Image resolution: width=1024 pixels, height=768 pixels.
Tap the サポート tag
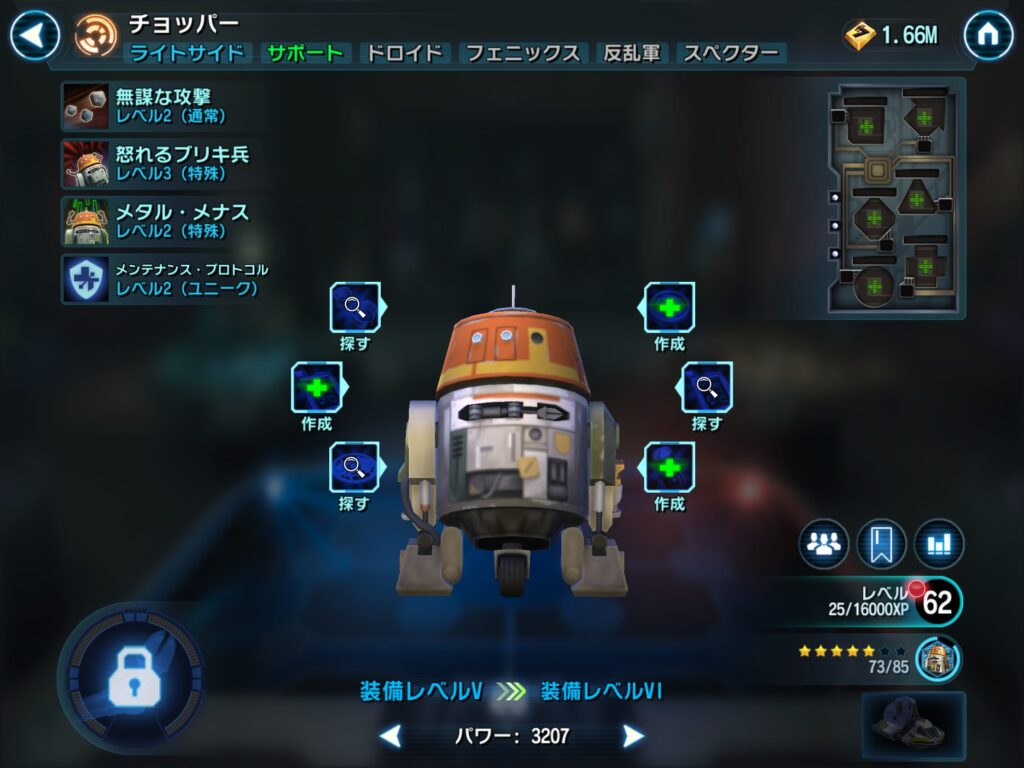click(305, 54)
